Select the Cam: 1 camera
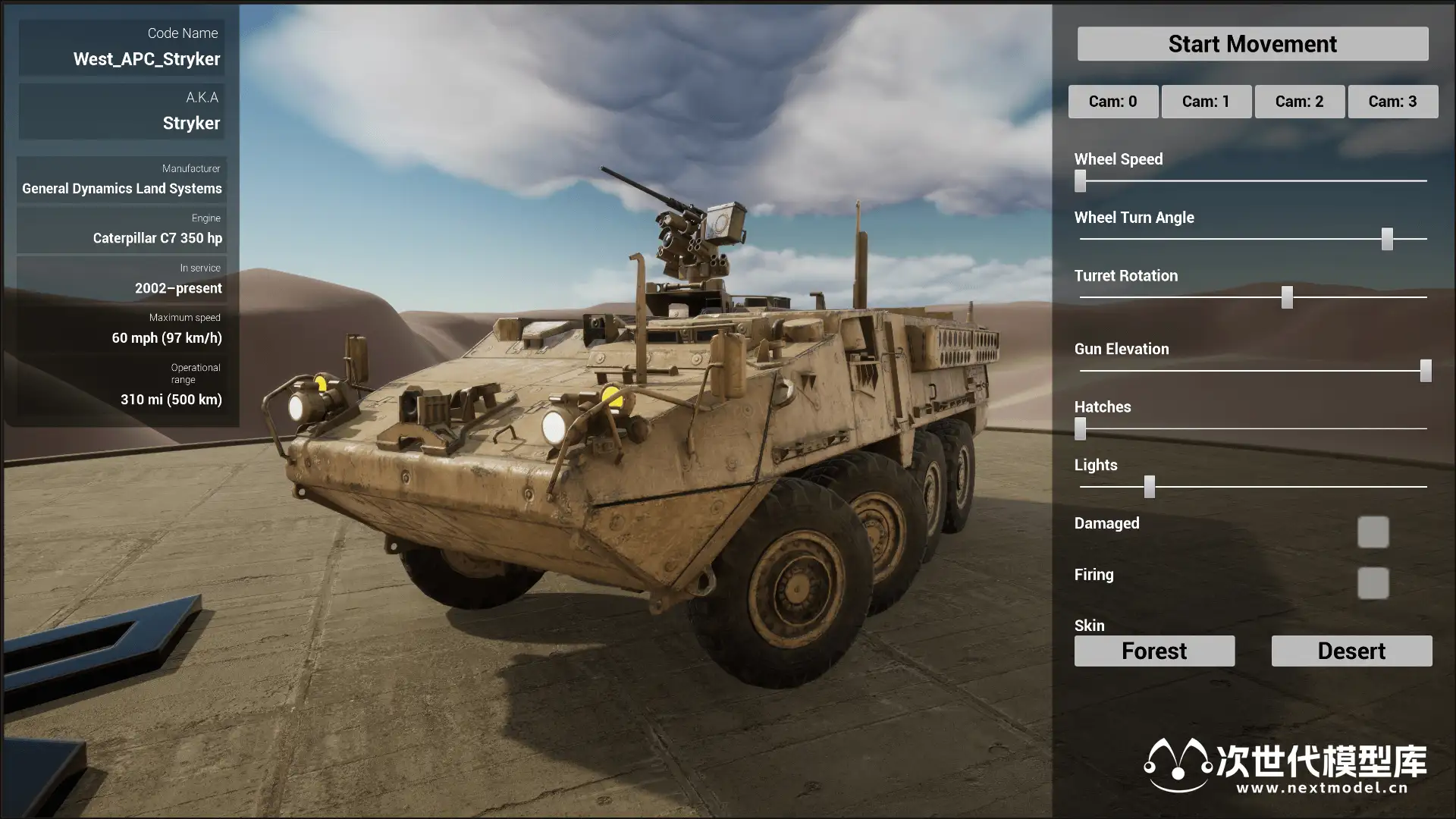This screenshot has width=1456, height=819. [x=1206, y=102]
